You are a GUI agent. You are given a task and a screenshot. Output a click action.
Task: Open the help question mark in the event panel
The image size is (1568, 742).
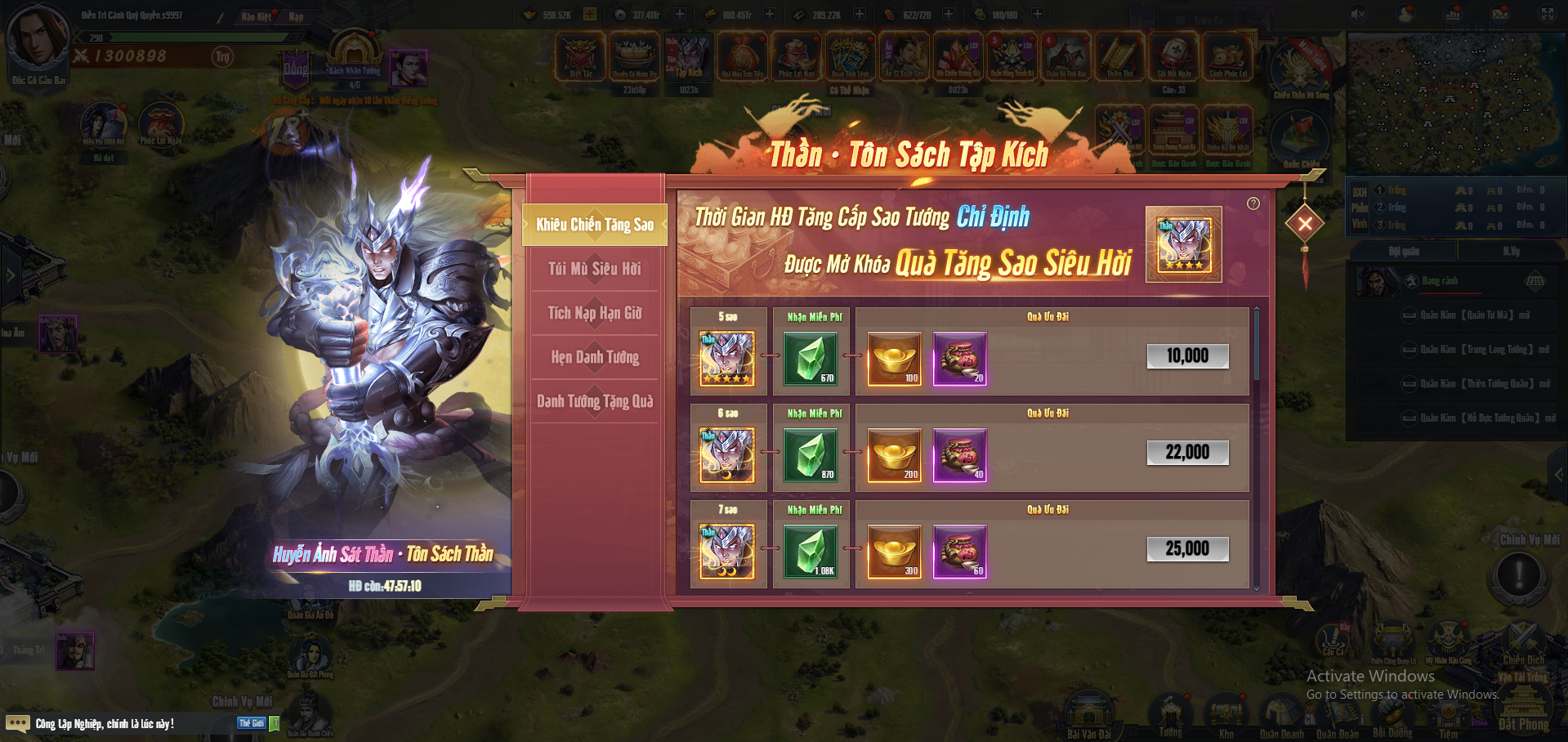tap(1253, 203)
